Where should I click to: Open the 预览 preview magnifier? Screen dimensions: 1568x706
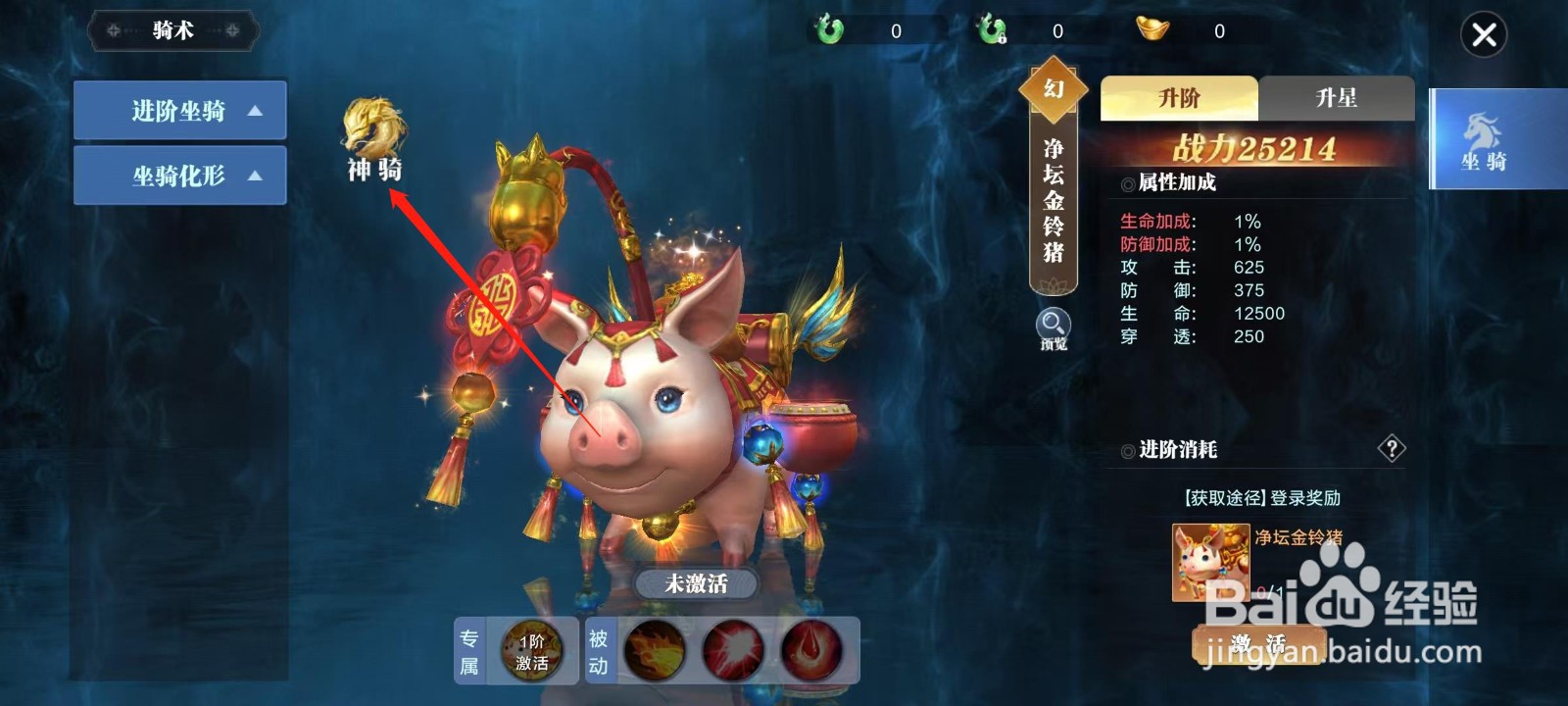tap(1052, 326)
